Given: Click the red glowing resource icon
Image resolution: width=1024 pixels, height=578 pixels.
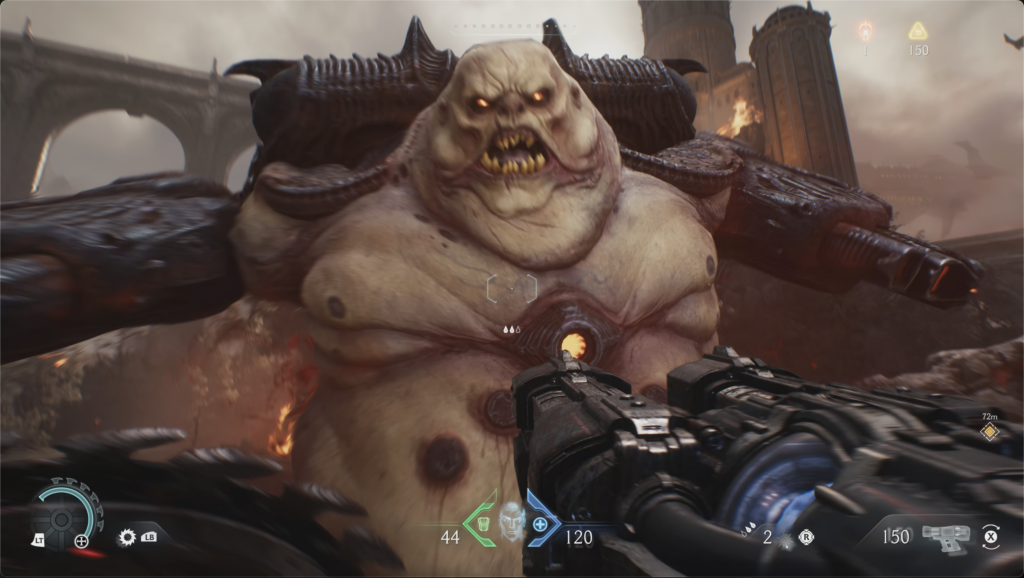Looking at the screenshot, I should [x=865, y=31].
